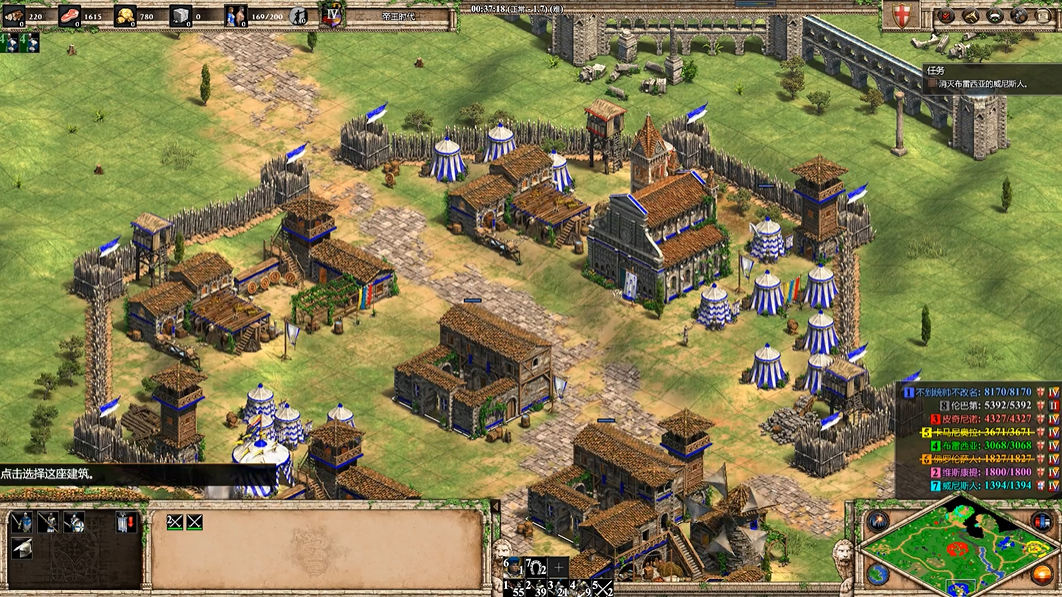Research the white helmet technology icon
This screenshot has width=1062, height=597.
click(x=20, y=548)
